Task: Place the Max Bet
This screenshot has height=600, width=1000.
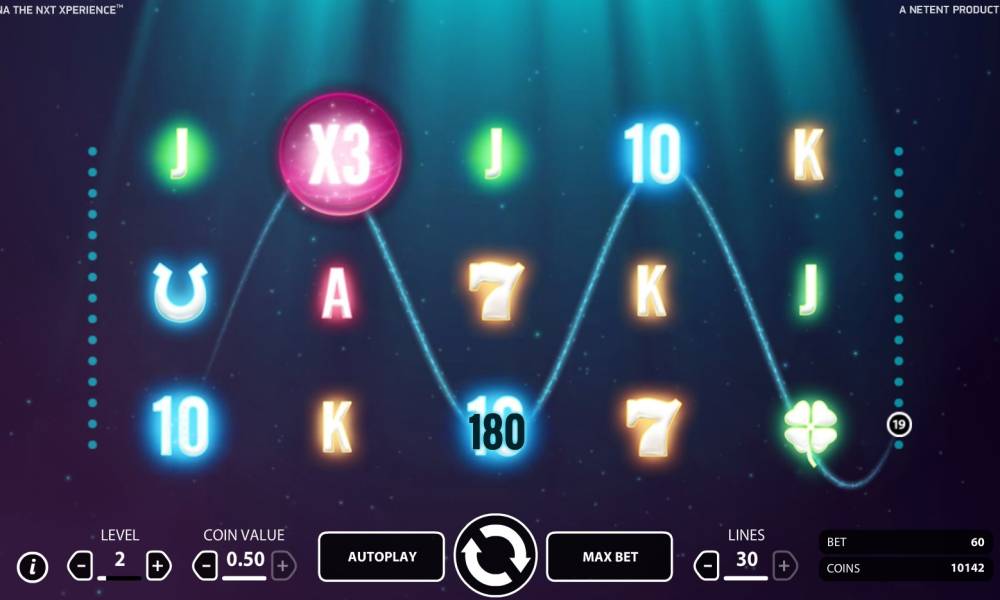Action: pos(610,557)
